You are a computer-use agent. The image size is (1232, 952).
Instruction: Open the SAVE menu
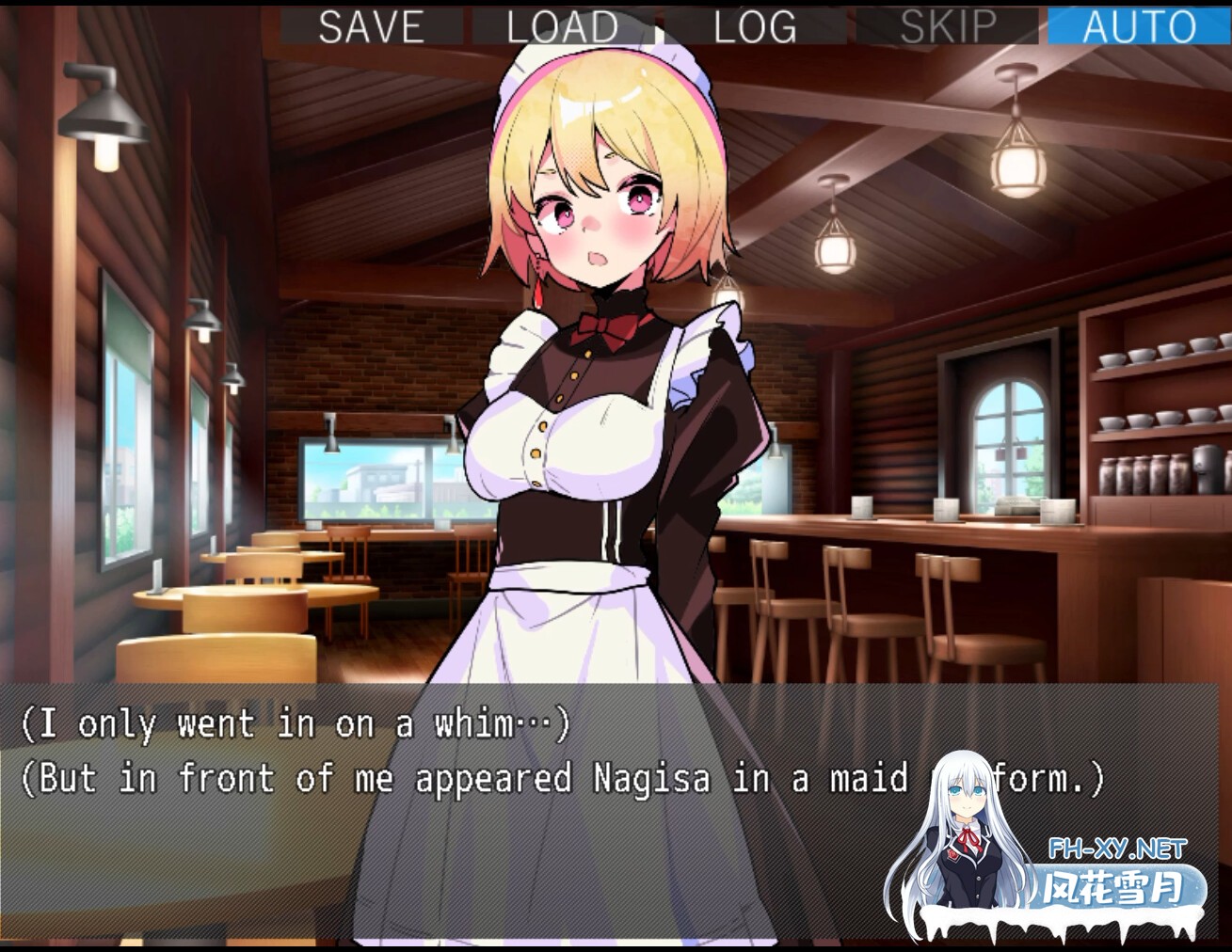(x=371, y=25)
